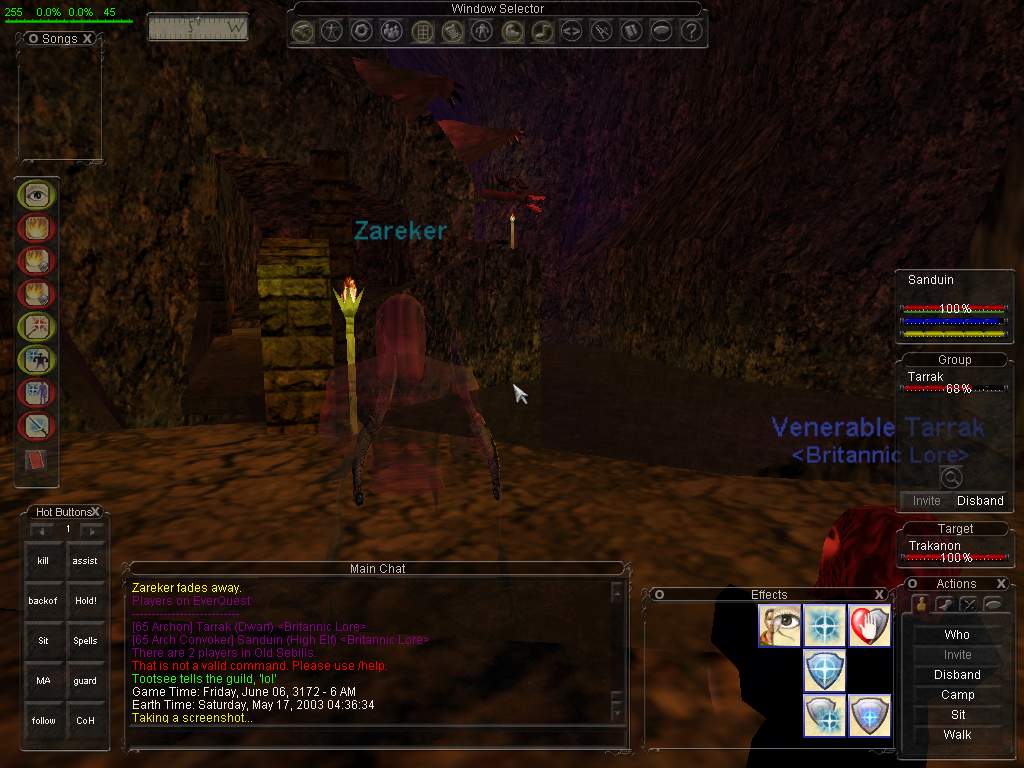
Task: Select group member Tarrak
Action: tap(926, 377)
